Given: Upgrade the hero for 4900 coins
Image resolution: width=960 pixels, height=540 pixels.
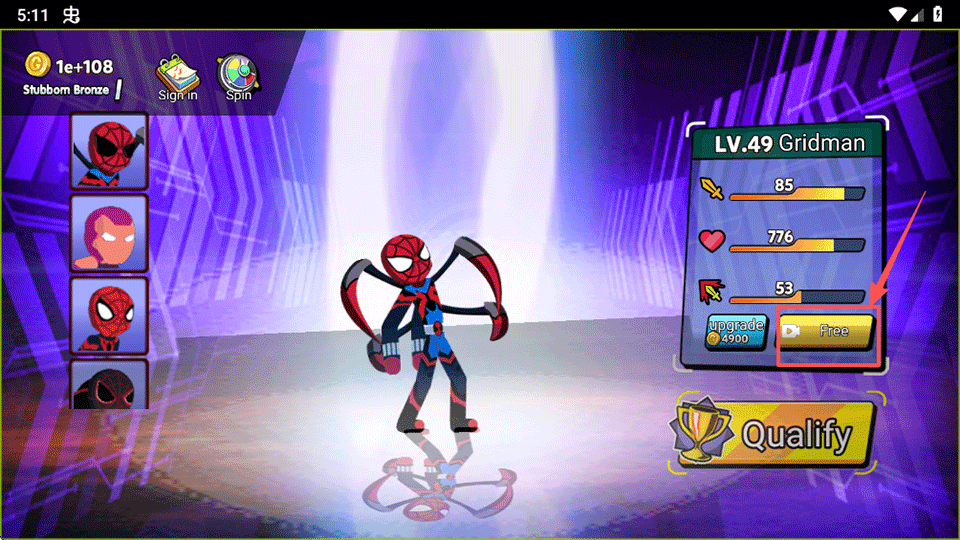Looking at the screenshot, I should click(x=736, y=332).
